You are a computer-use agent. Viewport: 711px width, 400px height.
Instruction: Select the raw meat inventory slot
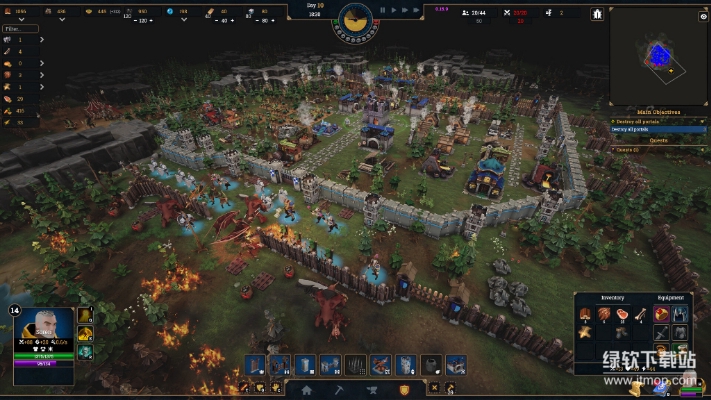click(623, 313)
